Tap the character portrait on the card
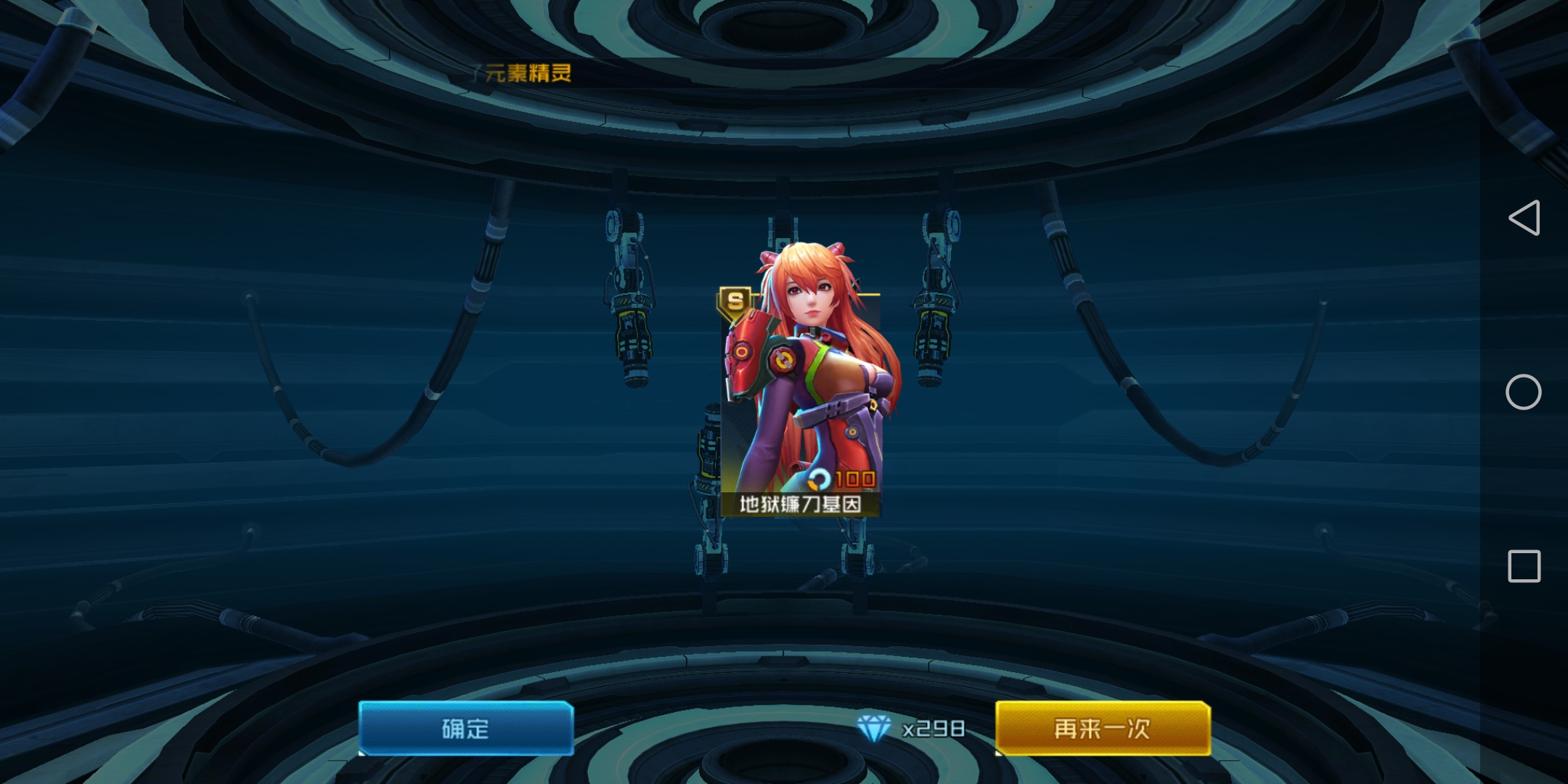Viewport: 1568px width, 784px height. [x=806, y=377]
